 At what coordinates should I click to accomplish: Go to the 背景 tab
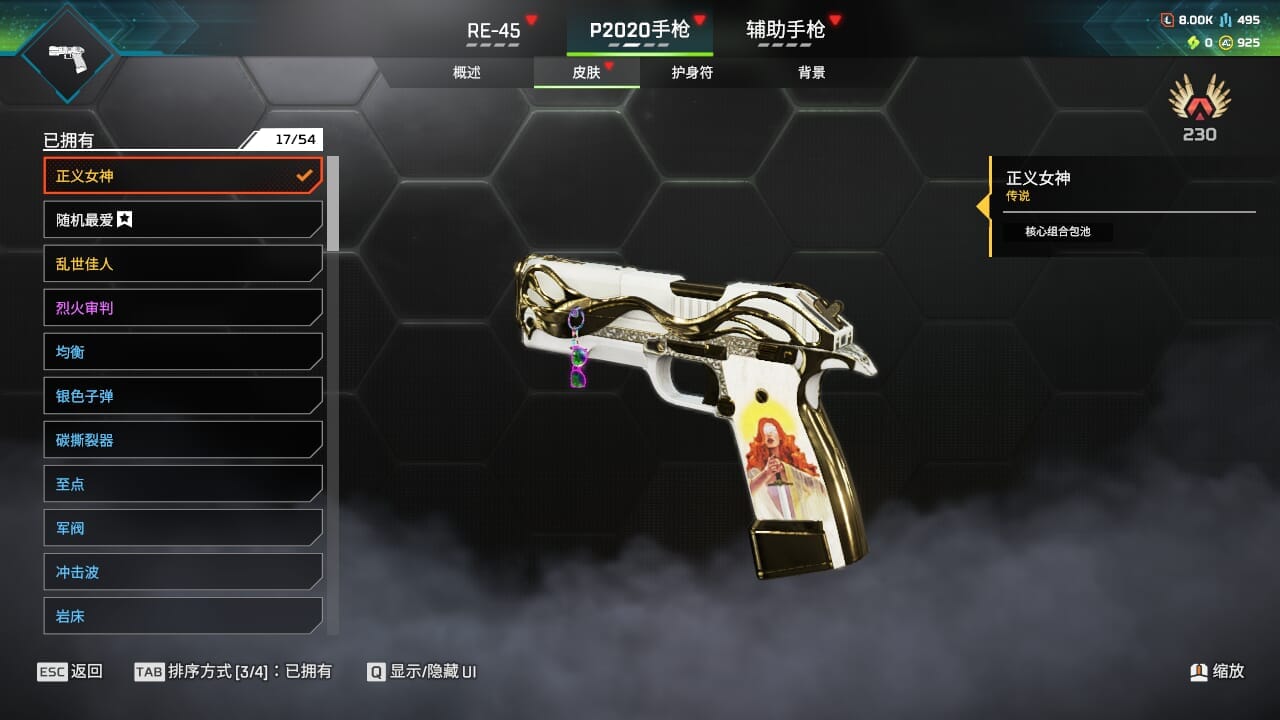click(x=812, y=73)
